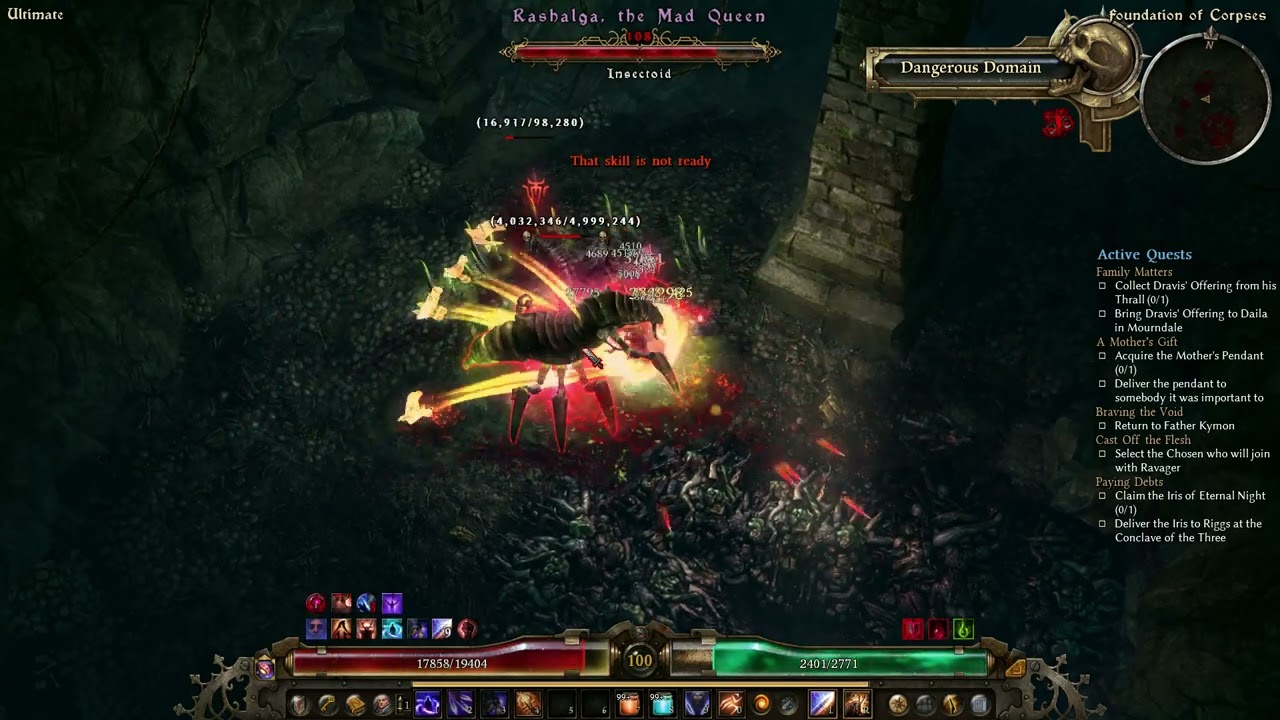The height and width of the screenshot is (720, 1280).
Task: Click the character portrait bottom bar button
Action: (x=382, y=704)
